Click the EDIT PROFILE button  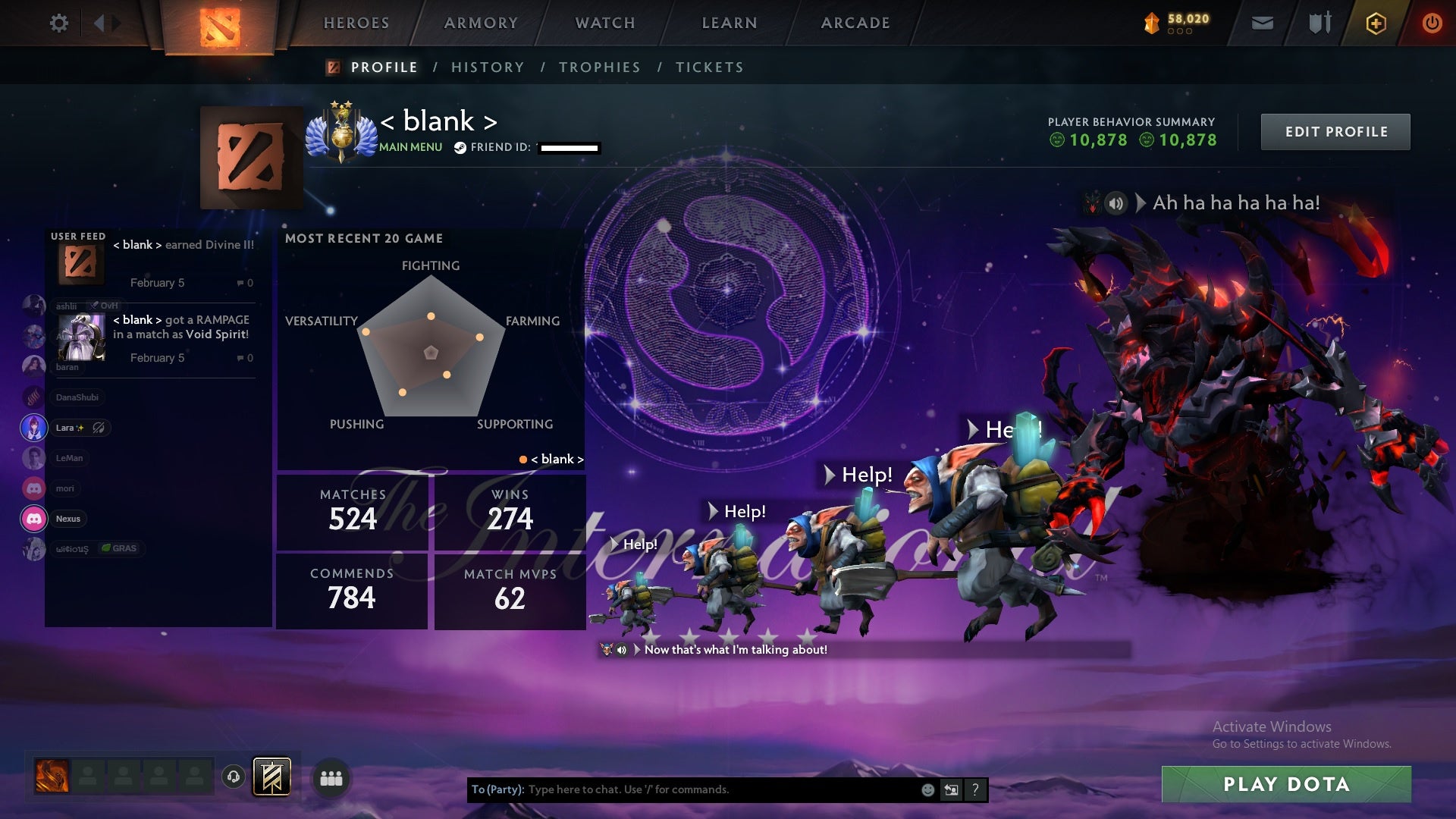point(1335,131)
